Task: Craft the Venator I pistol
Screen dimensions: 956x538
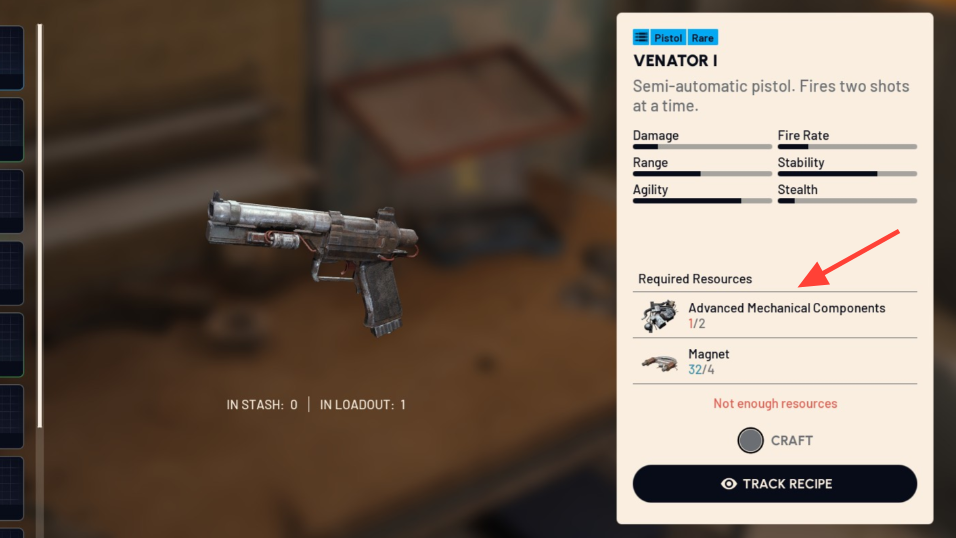Action: tap(775, 440)
